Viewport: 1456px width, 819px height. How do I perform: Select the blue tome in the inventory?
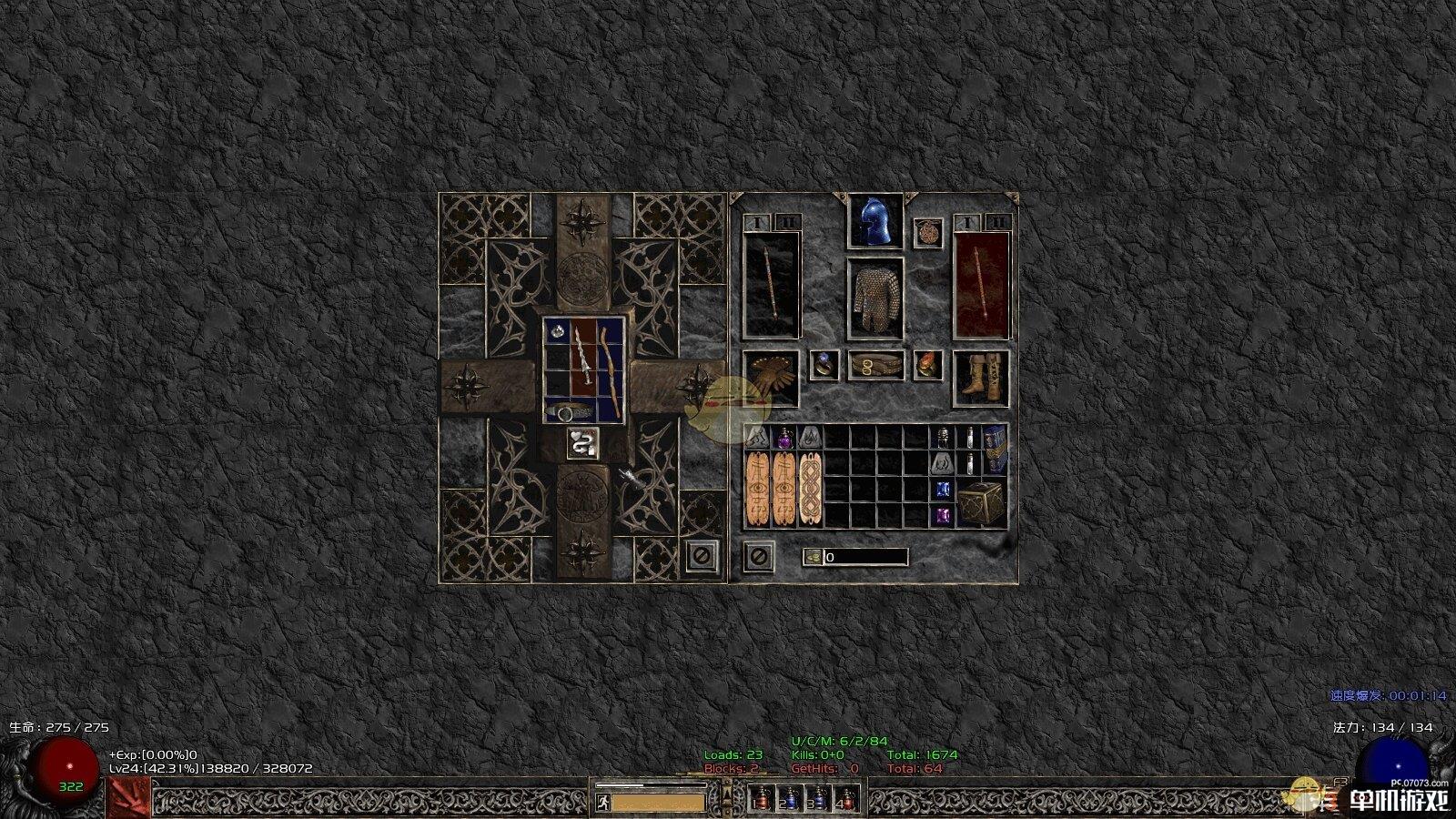click(x=995, y=450)
